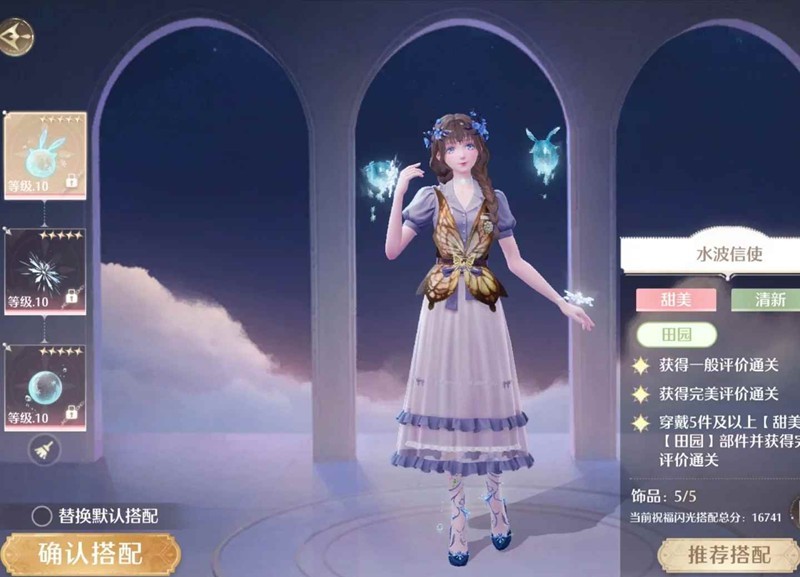Select the green 清新 style tag
Viewport: 800px width, 577px height.
point(766,300)
